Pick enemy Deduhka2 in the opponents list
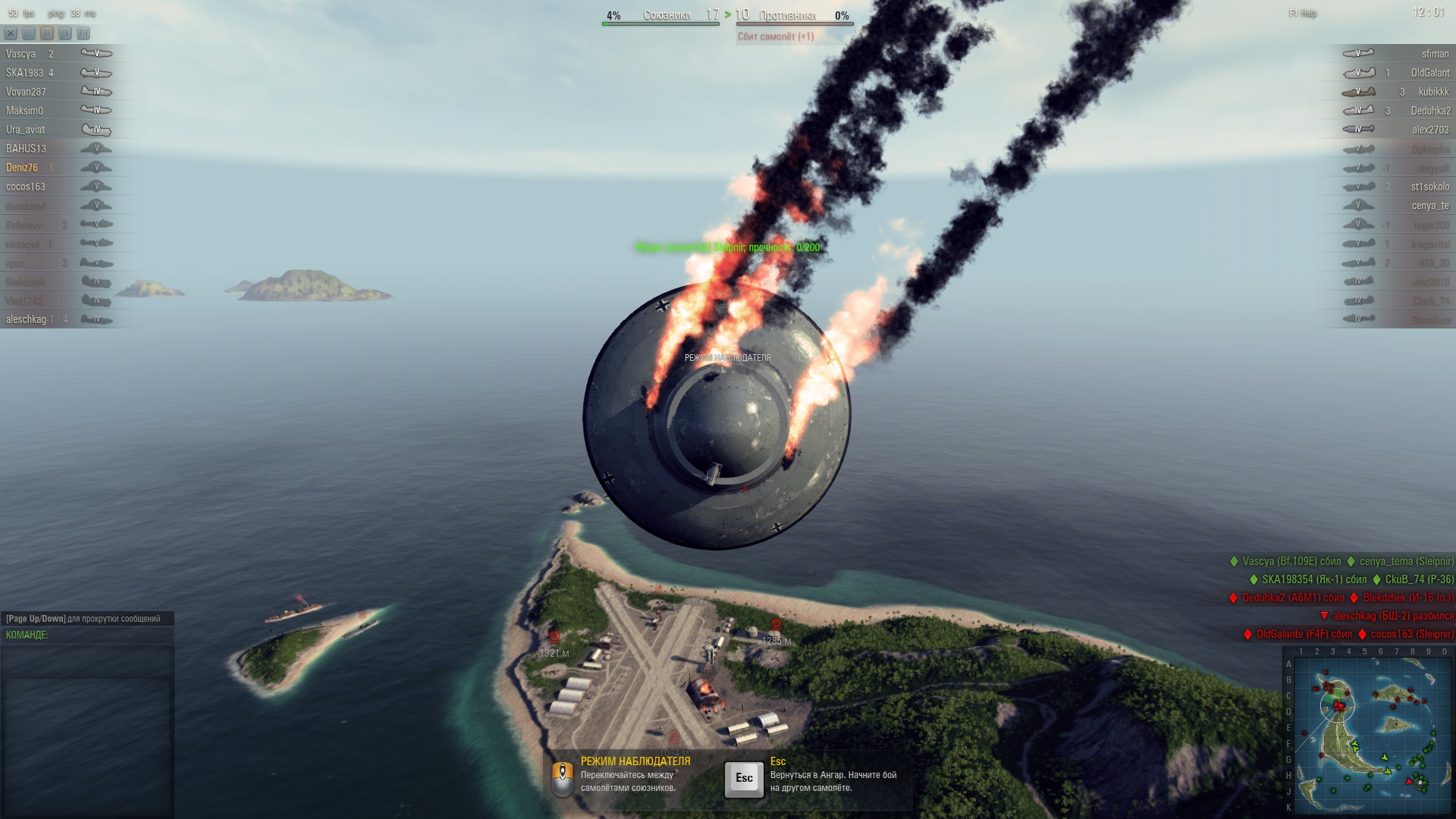 click(x=1430, y=111)
